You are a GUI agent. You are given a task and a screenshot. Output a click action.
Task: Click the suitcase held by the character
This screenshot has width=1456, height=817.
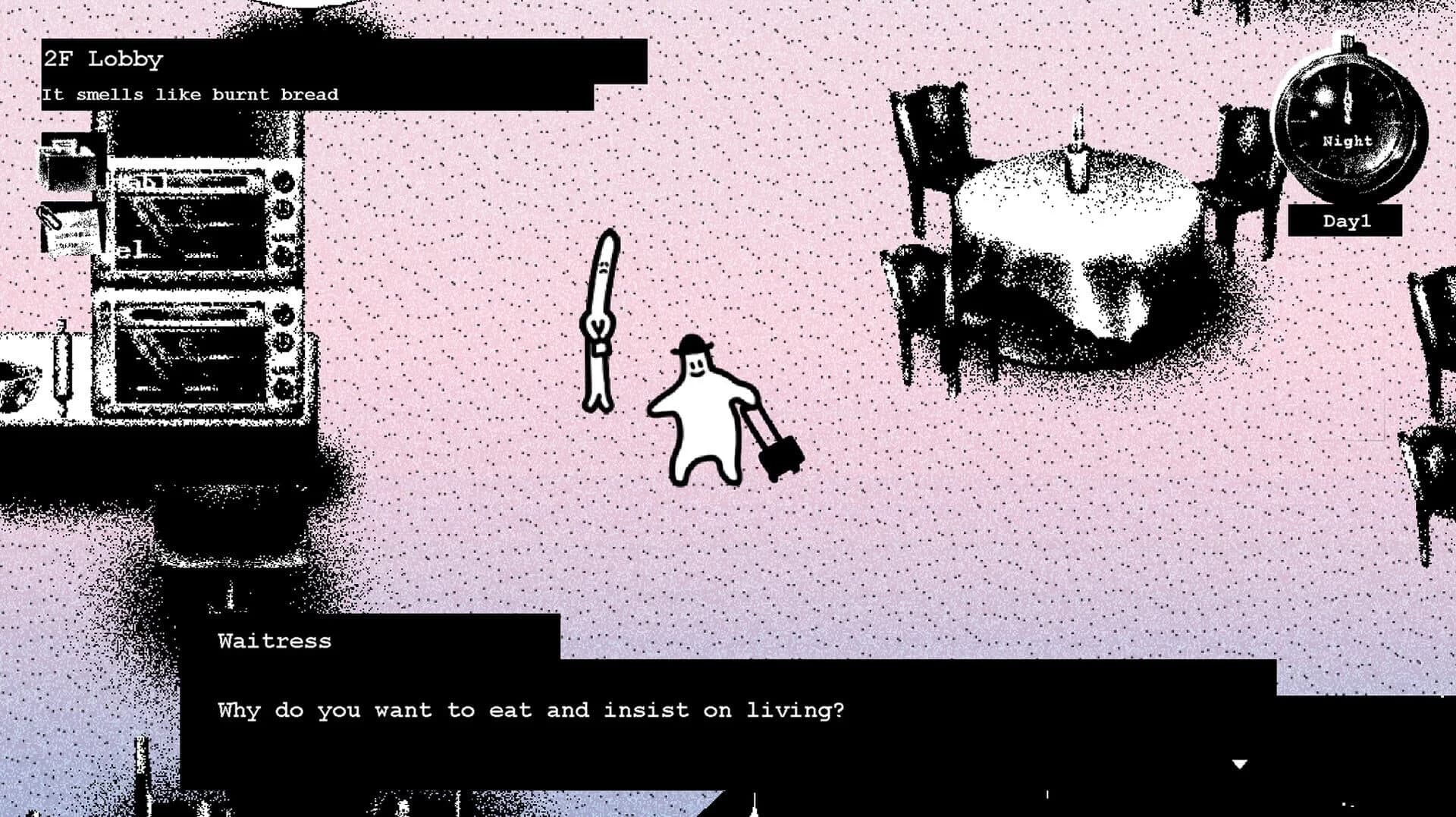tap(781, 455)
